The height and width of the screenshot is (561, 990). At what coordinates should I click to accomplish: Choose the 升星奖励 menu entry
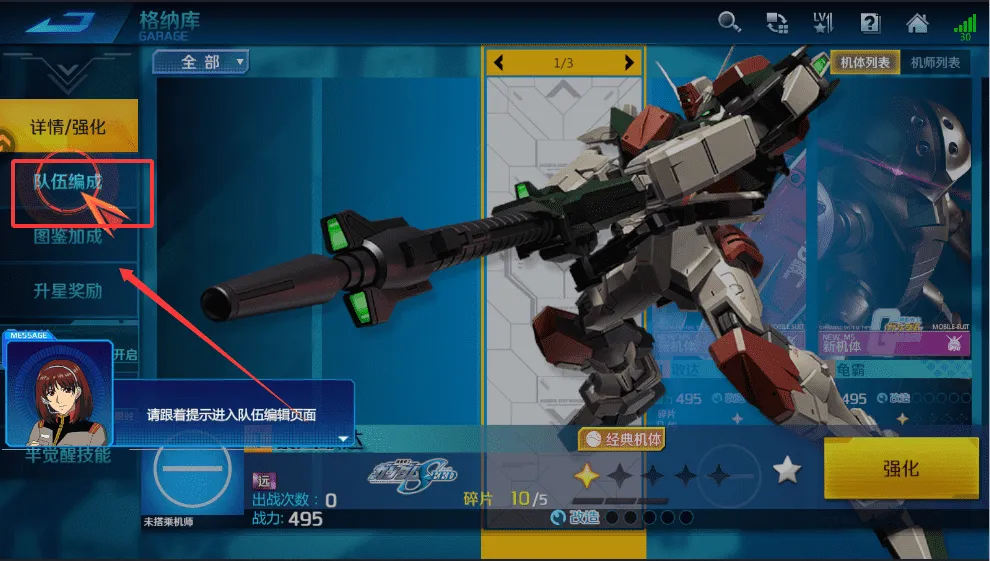[x=68, y=291]
